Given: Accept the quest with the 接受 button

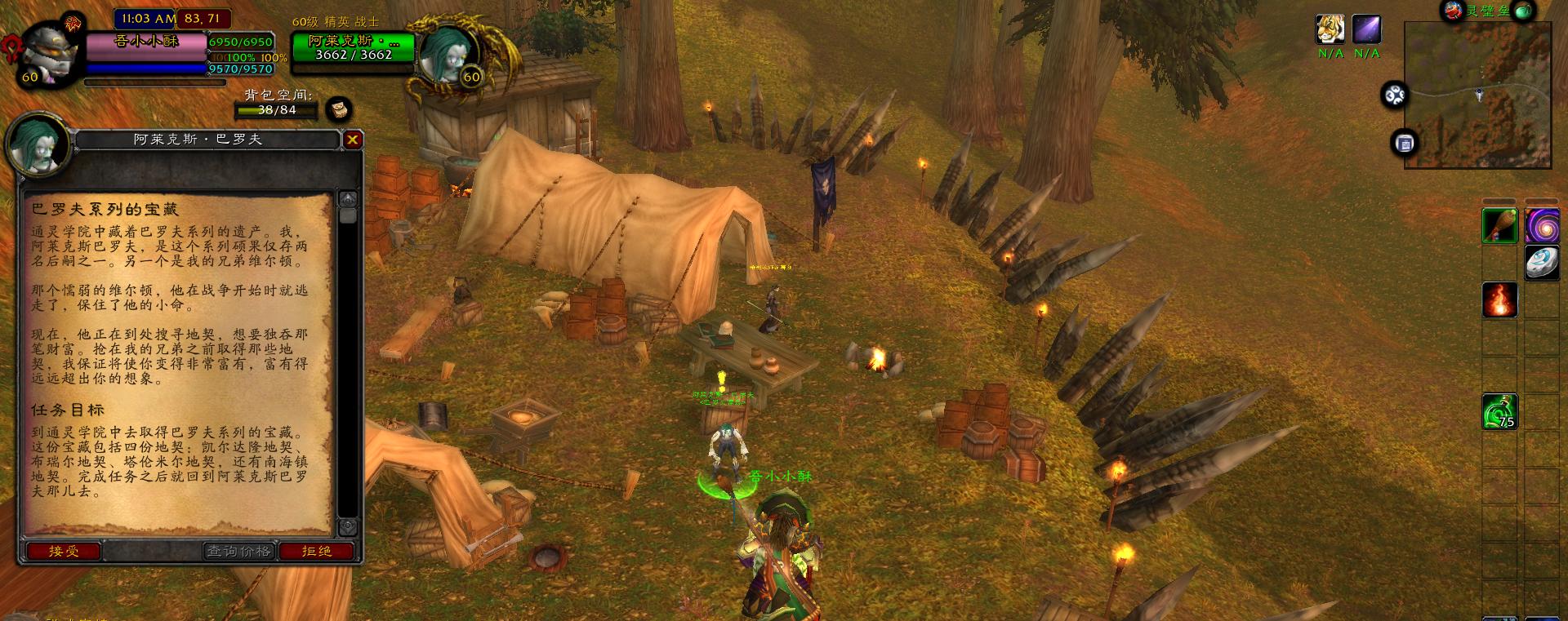Looking at the screenshot, I should [x=64, y=552].
